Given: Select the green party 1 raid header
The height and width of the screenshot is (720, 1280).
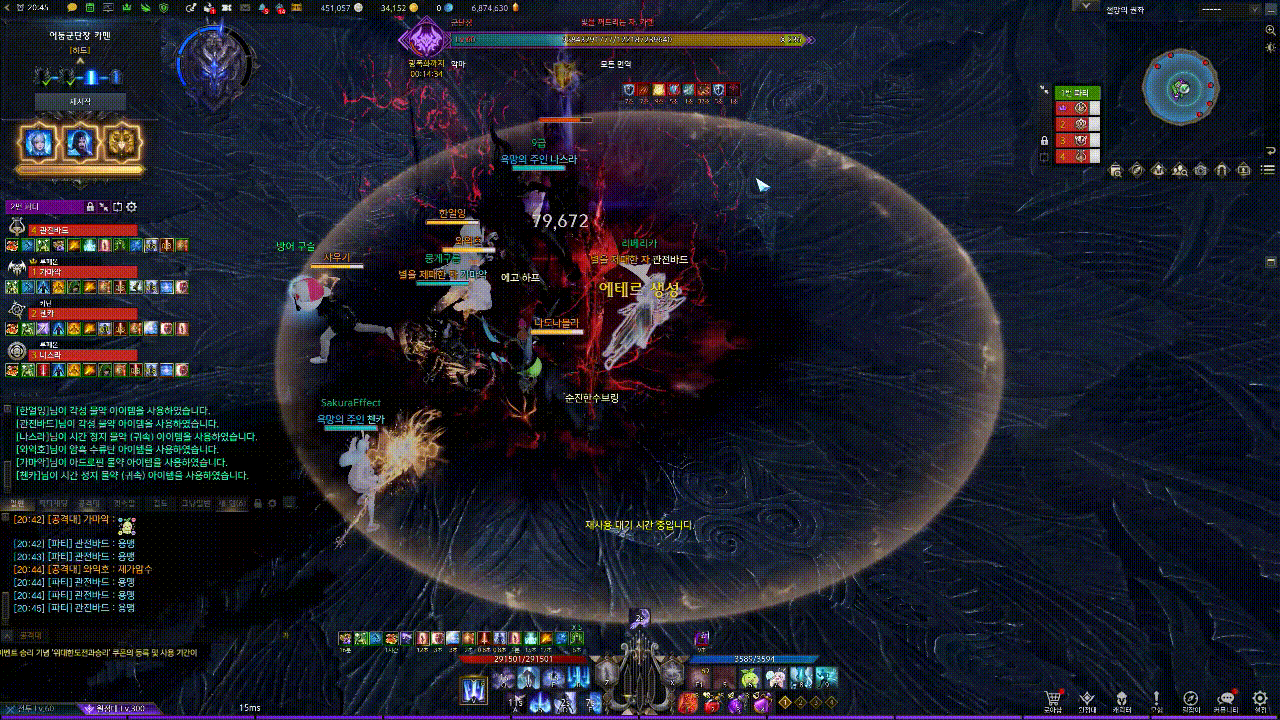Looking at the screenshot, I should [x=1078, y=93].
